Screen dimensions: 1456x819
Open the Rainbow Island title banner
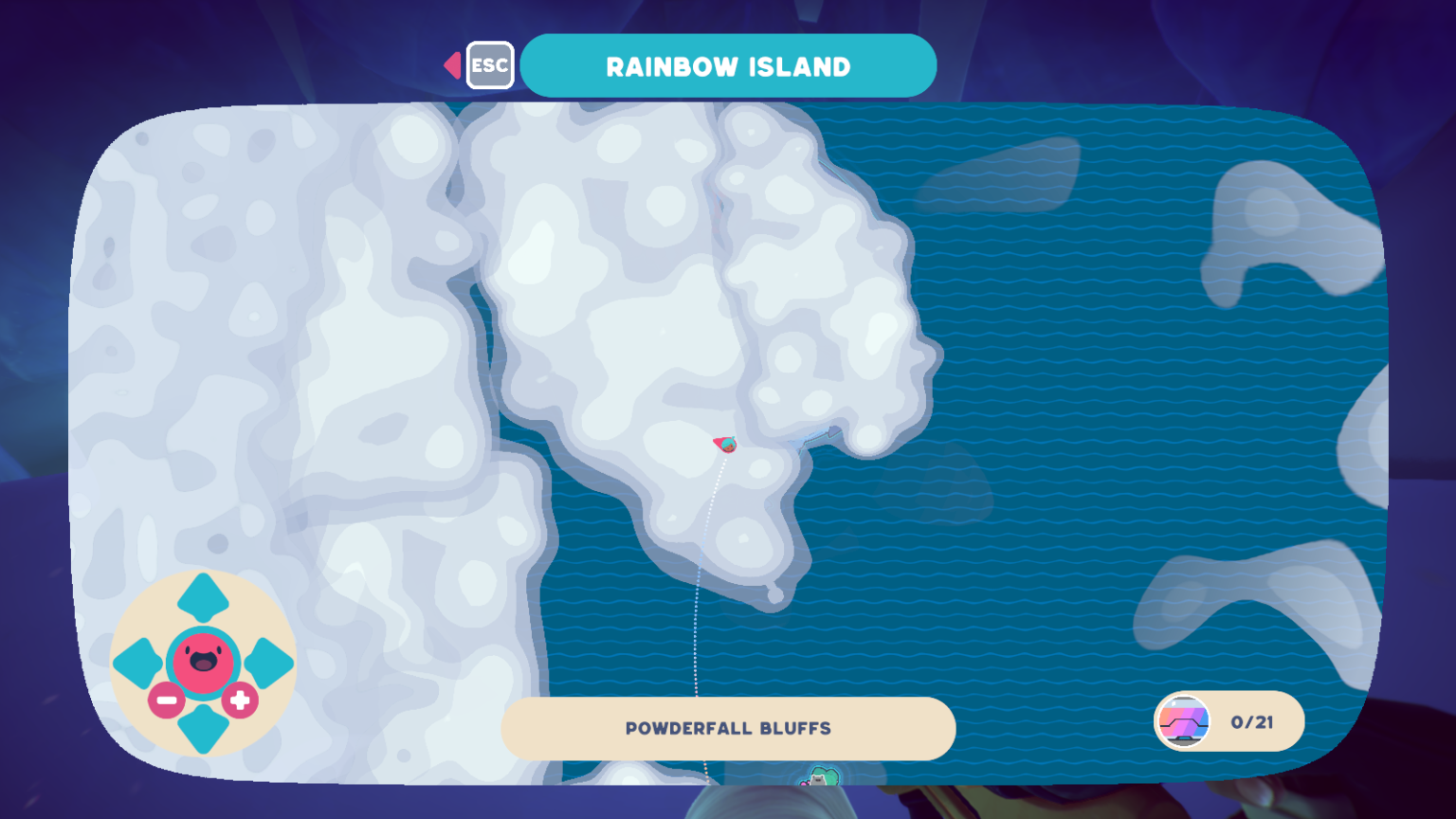(x=730, y=64)
